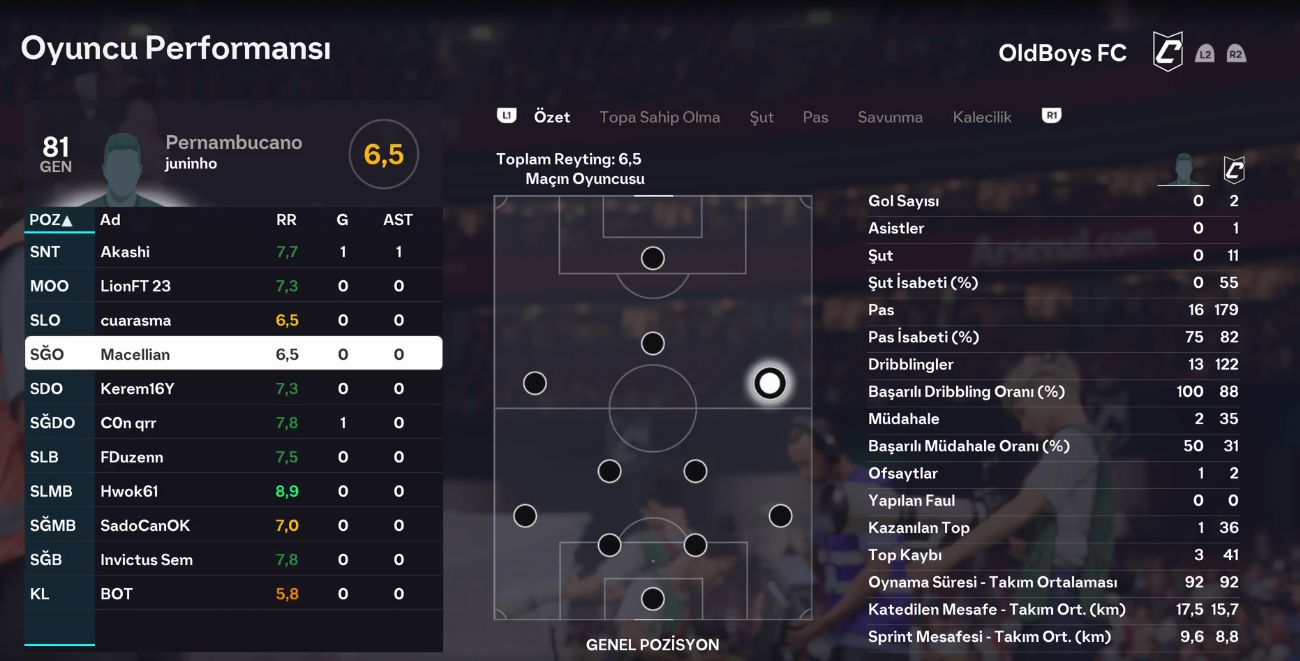The width and height of the screenshot is (1300, 661).
Task: Open the Kalecilik tab
Action: point(982,117)
